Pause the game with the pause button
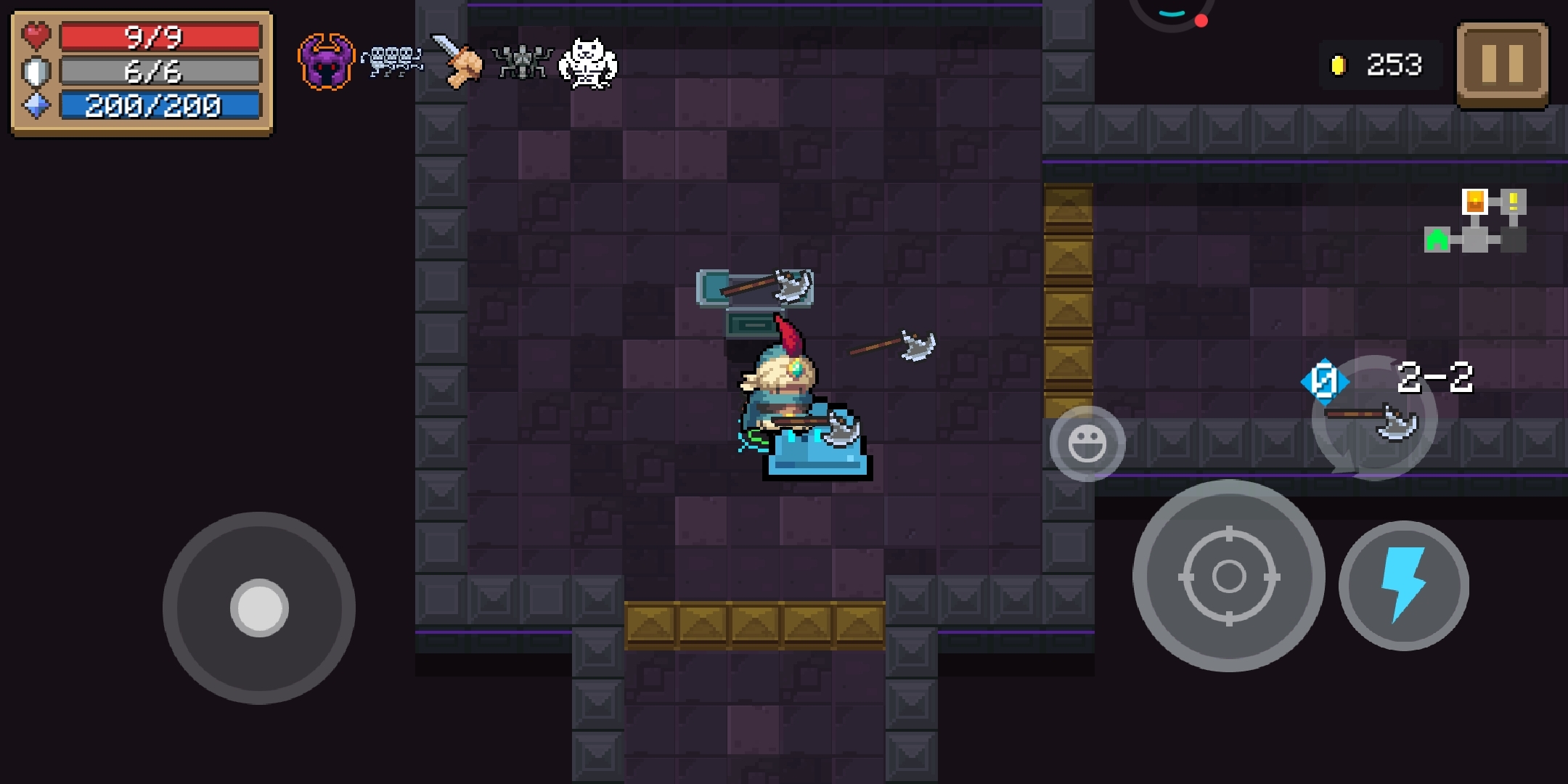Image resolution: width=1568 pixels, height=784 pixels. [x=1501, y=64]
